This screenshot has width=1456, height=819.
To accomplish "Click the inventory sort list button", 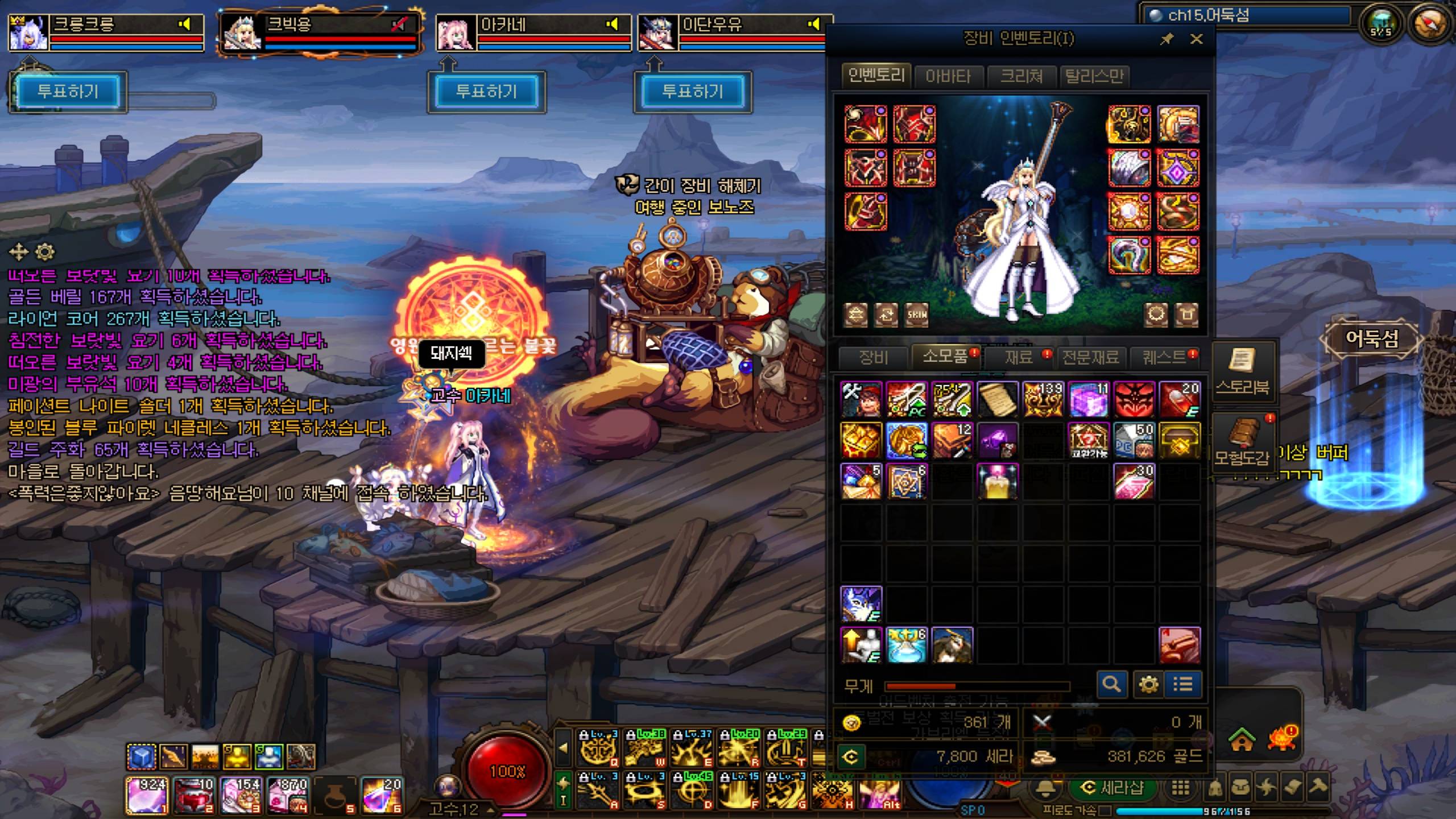I will click(x=1183, y=684).
